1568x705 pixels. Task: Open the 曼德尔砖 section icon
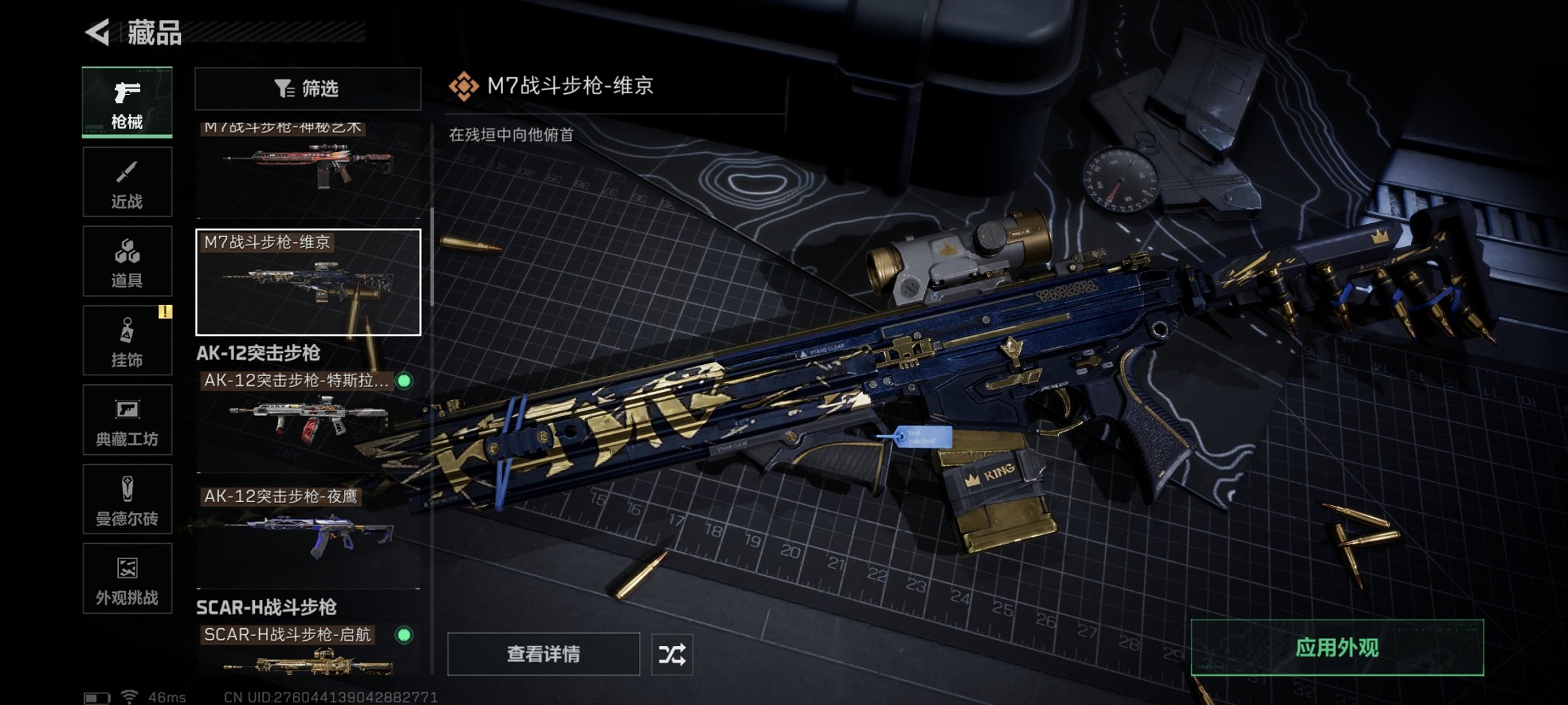126,499
